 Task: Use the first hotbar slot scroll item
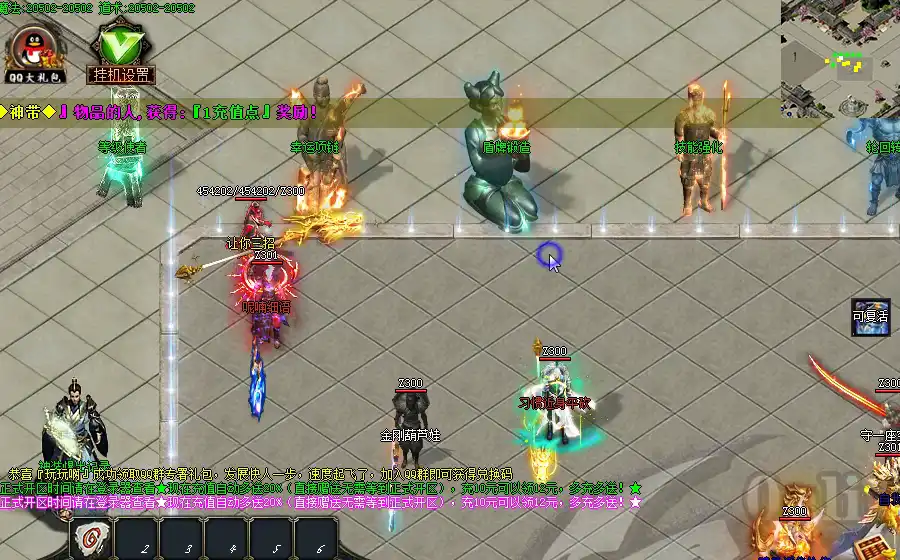[x=91, y=540]
